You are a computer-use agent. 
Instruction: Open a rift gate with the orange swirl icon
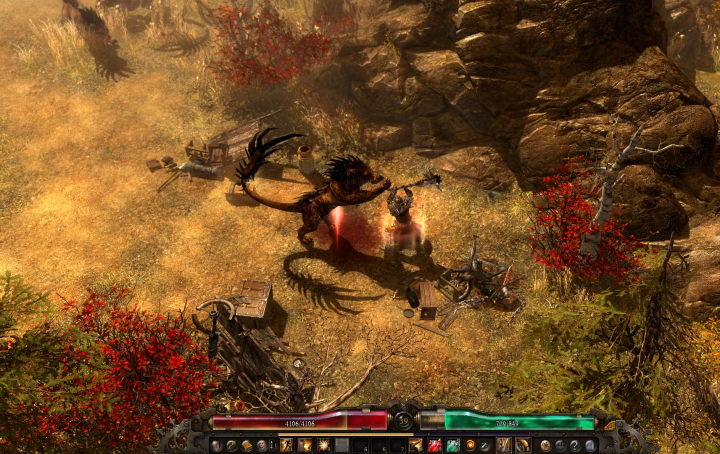pyautogui.click(x=470, y=445)
